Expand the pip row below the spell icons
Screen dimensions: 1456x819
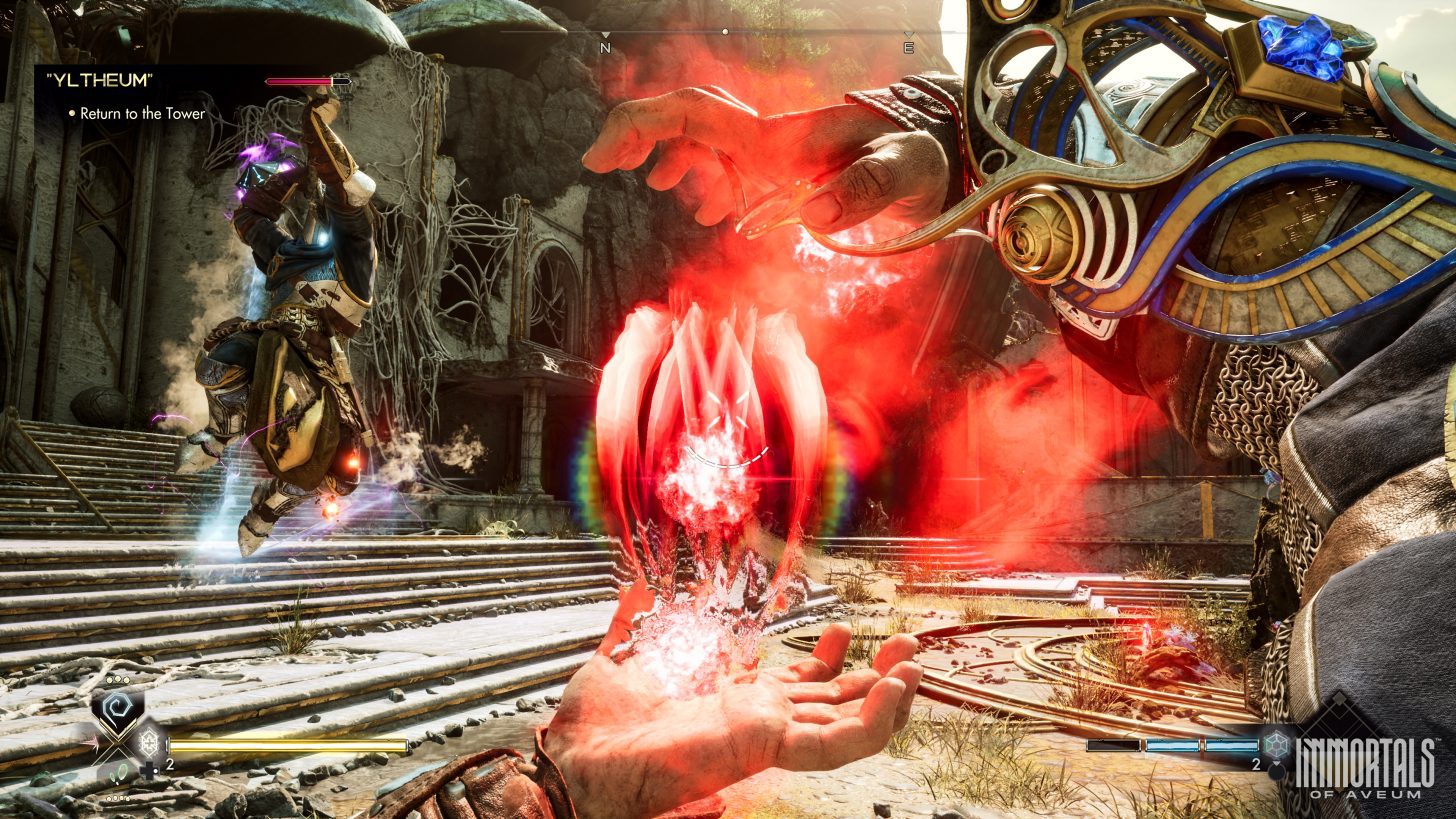click(118, 798)
